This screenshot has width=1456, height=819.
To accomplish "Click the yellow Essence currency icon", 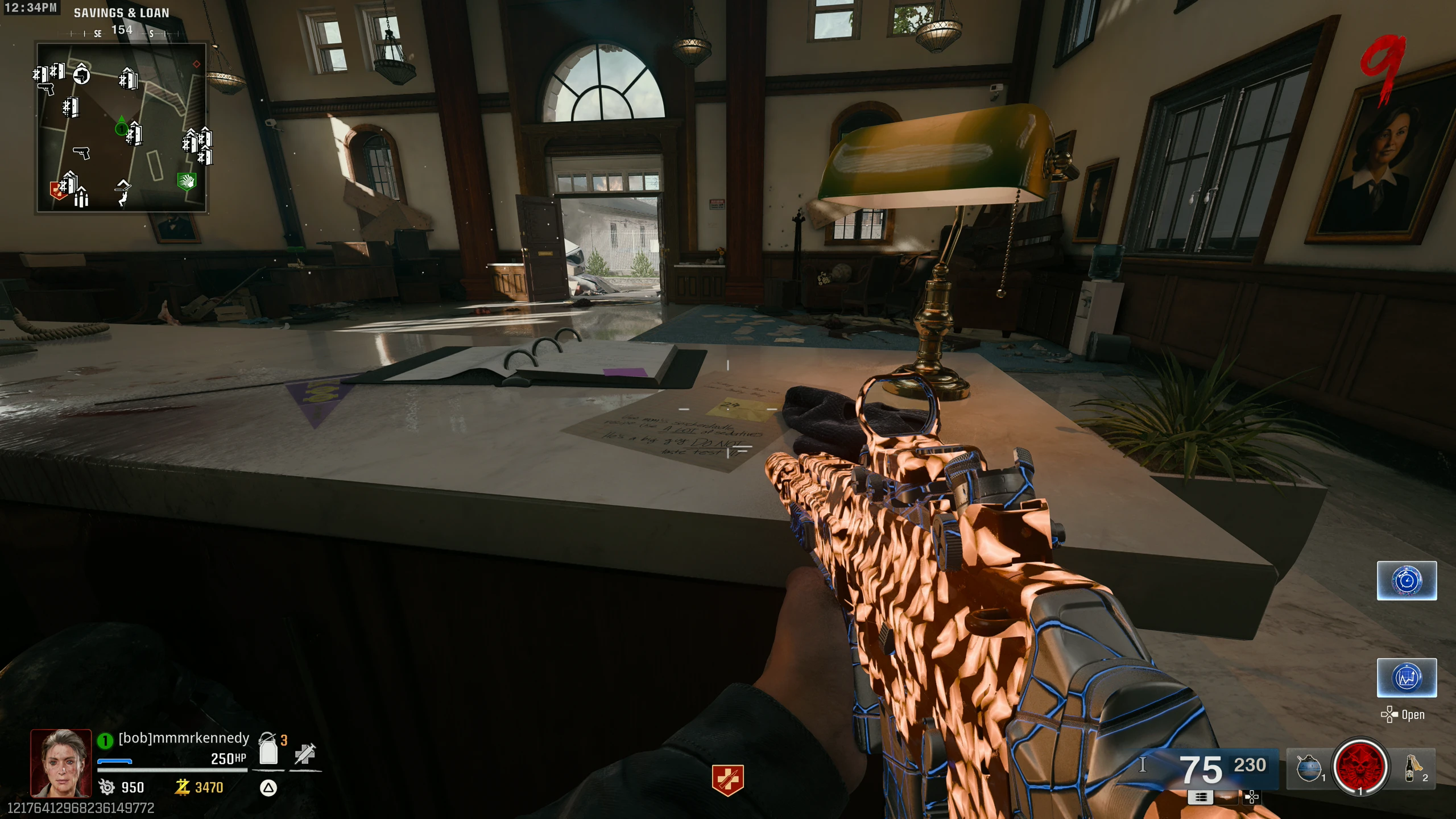I will [182, 787].
